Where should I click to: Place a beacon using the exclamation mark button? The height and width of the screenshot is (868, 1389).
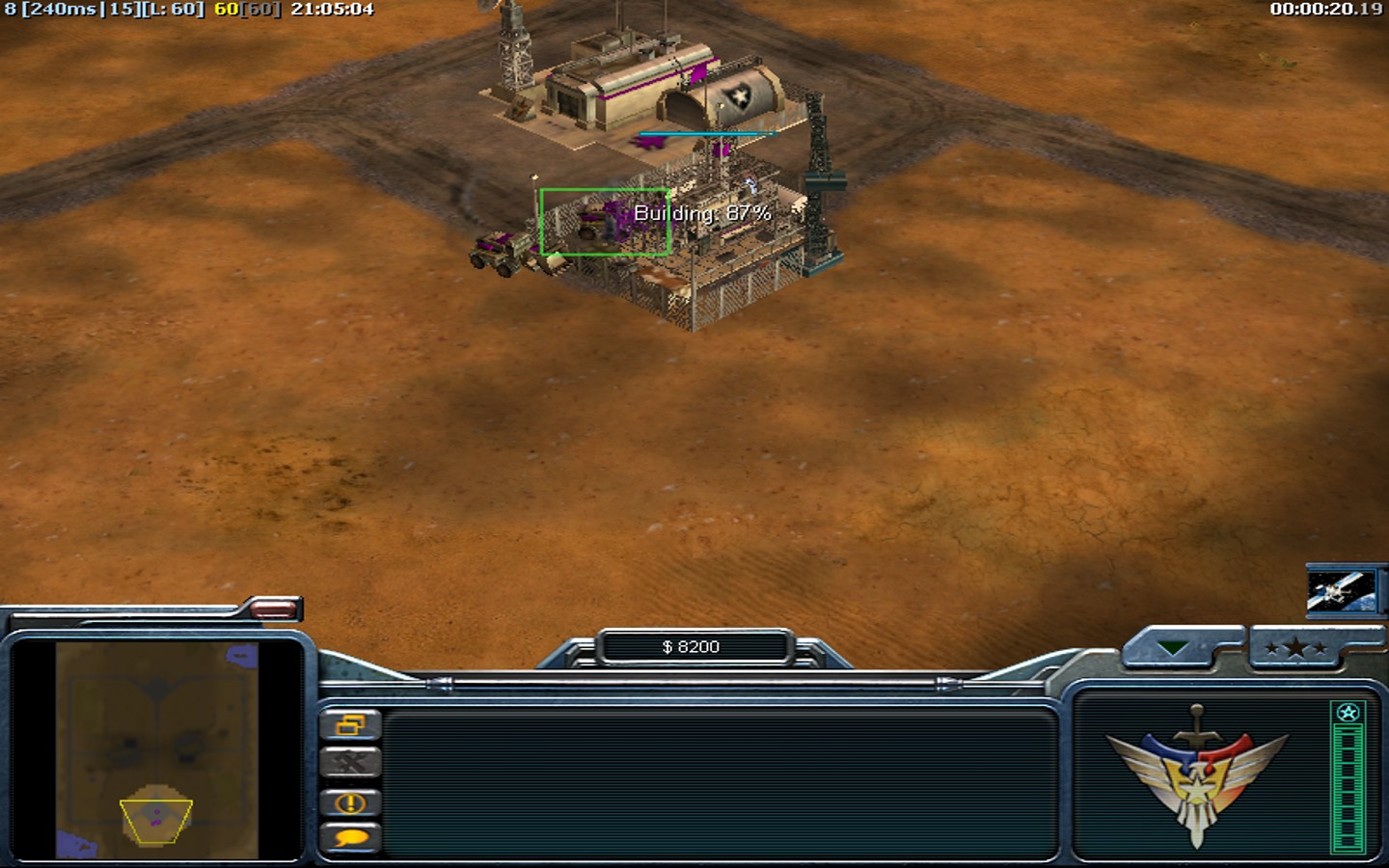[350, 801]
